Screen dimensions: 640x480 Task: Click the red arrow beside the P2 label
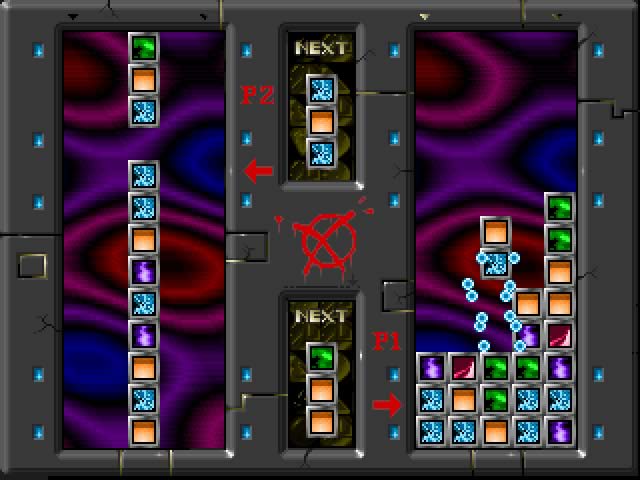pos(258,170)
